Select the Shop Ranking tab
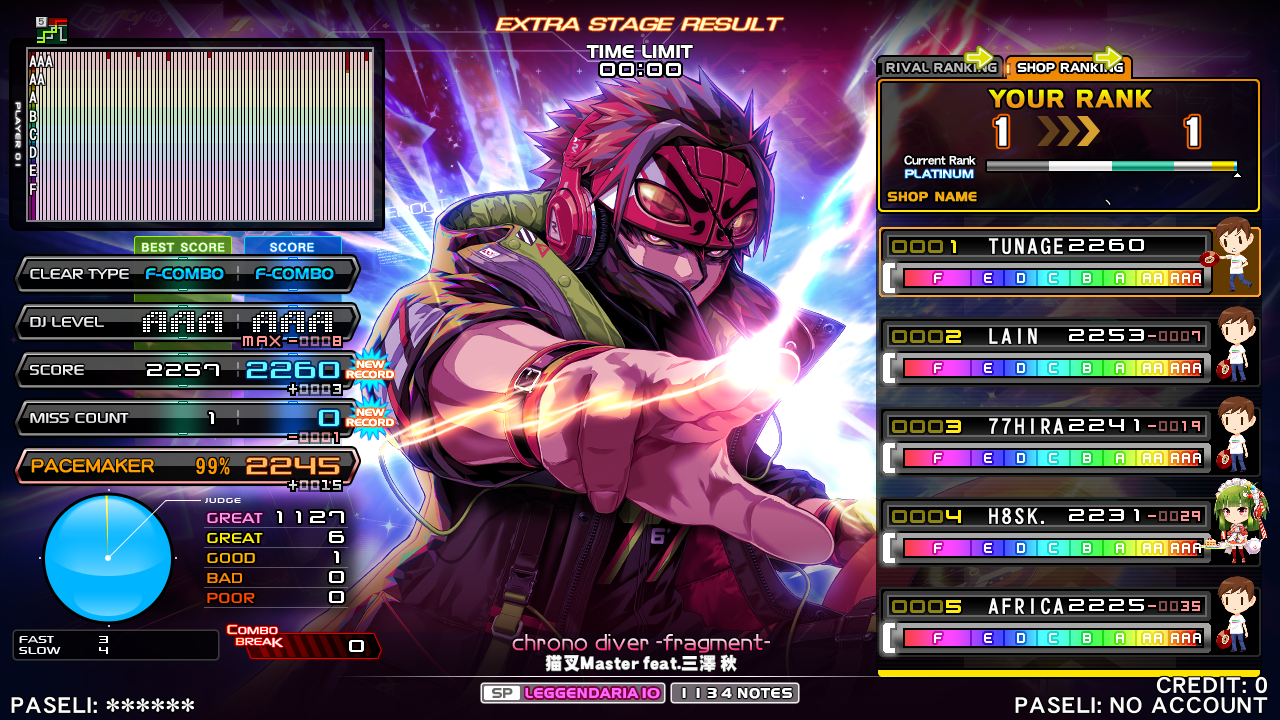The width and height of the screenshot is (1280, 720). pyautogui.click(x=1068, y=68)
